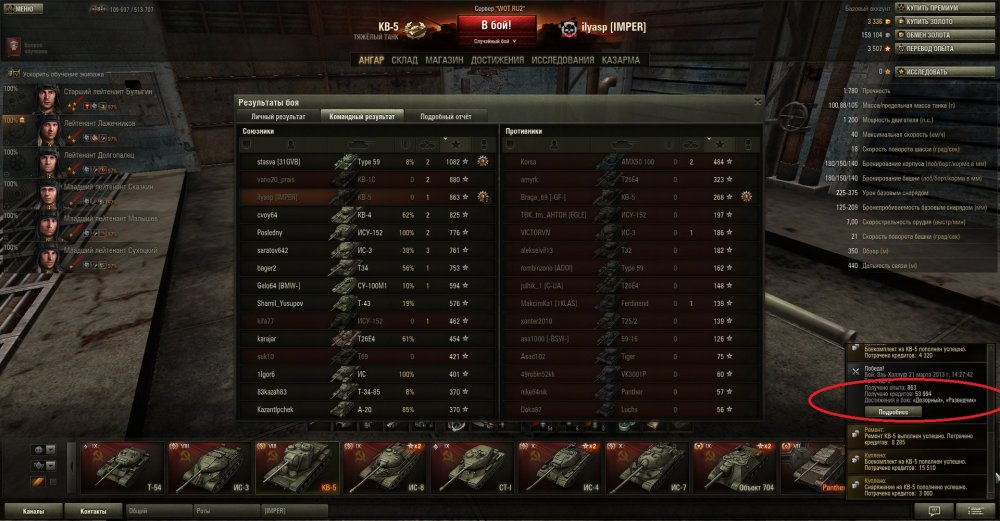Start battle with the В бой! button
Image resolution: width=1000 pixels, height=521 pixels.
498,25
